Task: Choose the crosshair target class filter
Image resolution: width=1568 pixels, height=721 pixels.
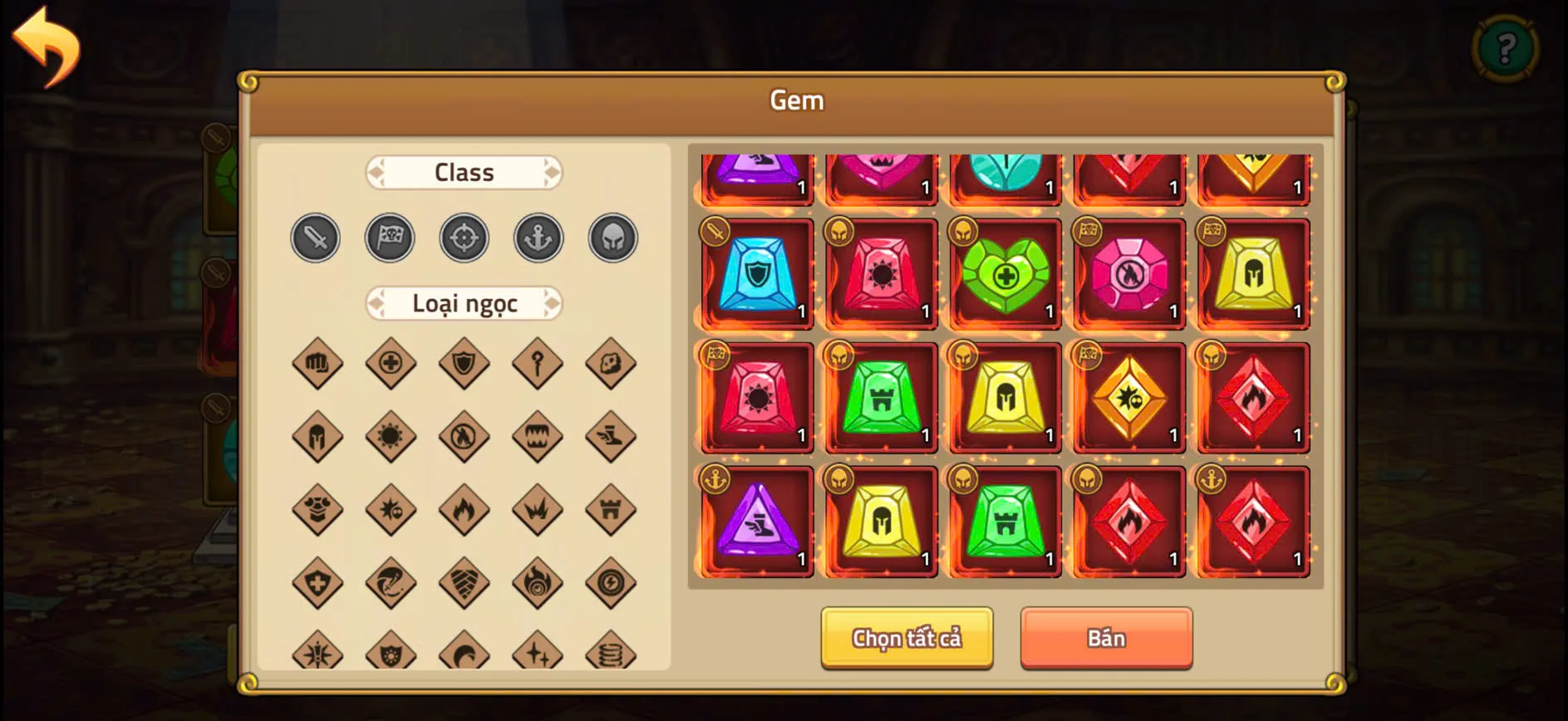Action: point(464,238)
